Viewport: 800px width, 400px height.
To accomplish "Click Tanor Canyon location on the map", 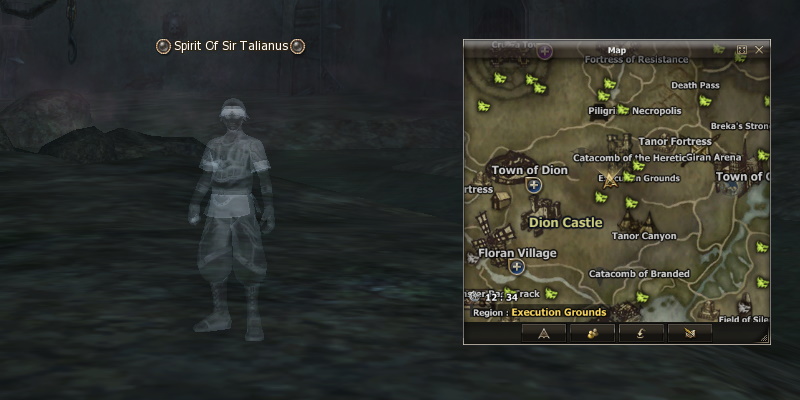I will (x=643, y=236).
